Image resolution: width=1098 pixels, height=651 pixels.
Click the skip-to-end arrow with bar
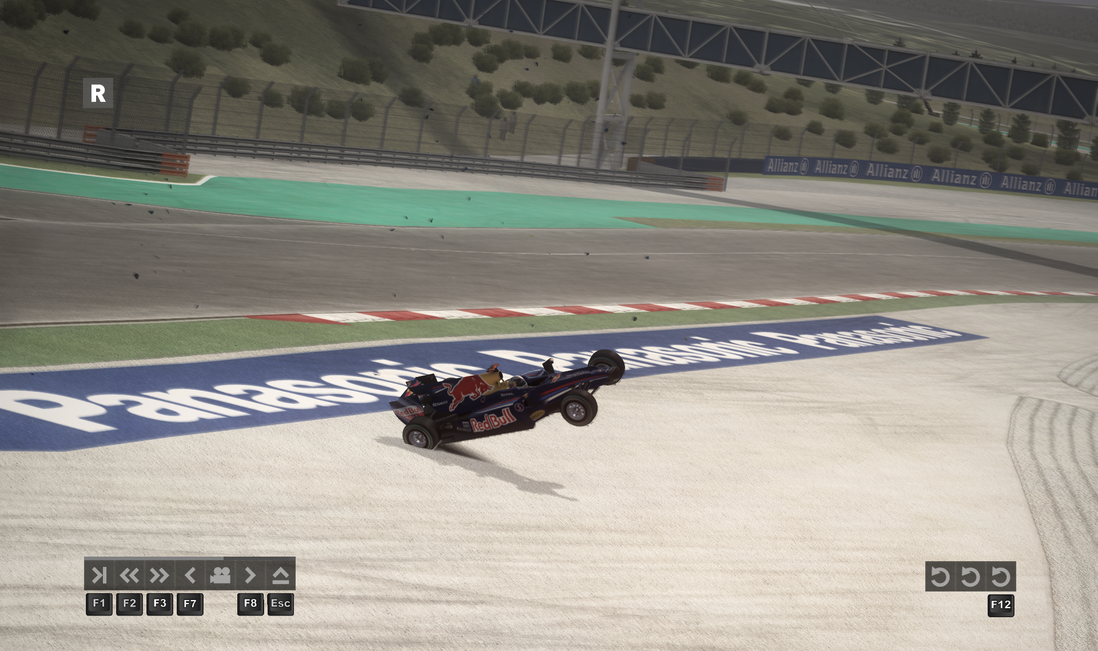click(x=99, y=575)
